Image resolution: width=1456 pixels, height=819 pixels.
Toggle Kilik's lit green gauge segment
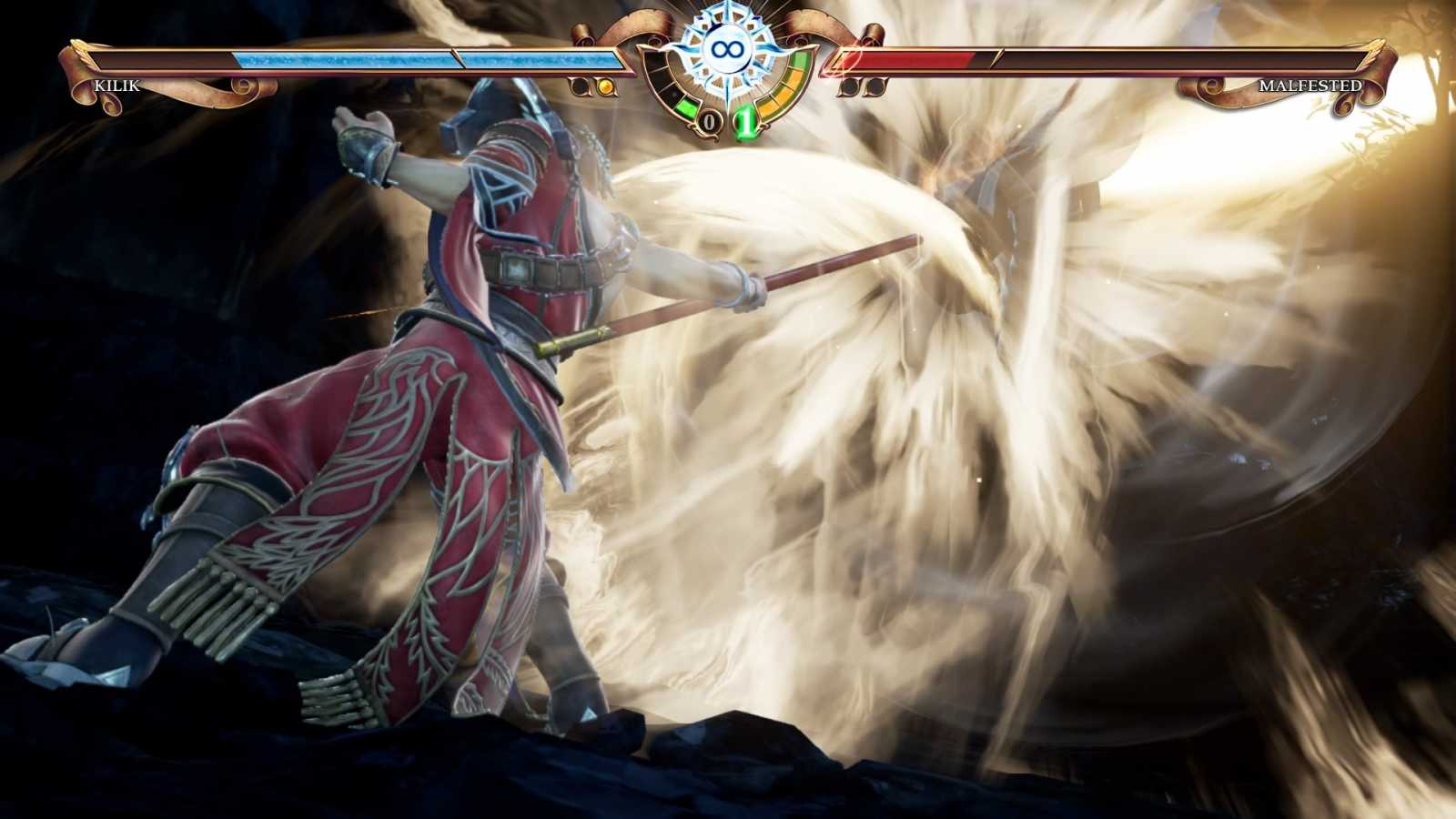pos(684,107)
